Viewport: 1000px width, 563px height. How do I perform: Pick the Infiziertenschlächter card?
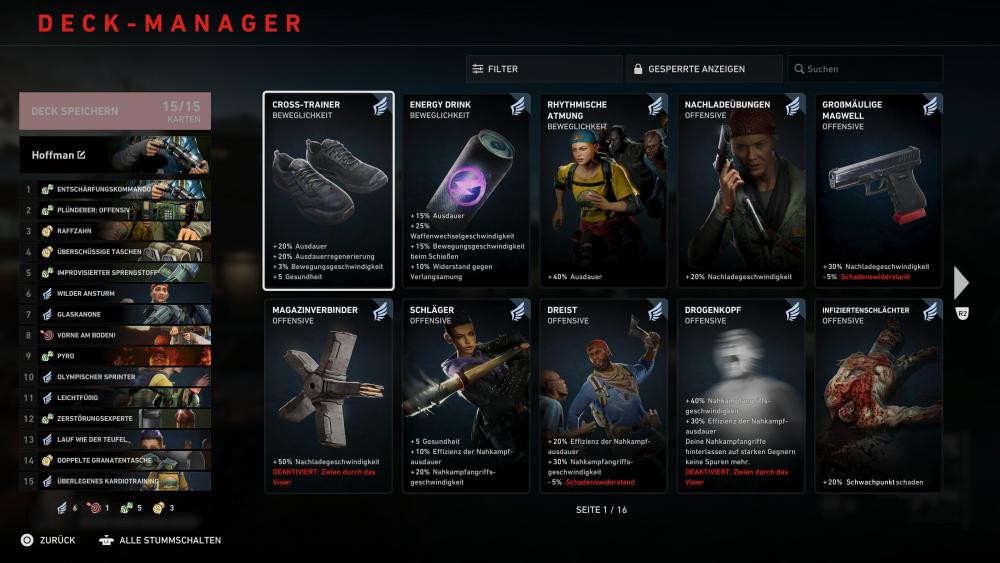tap(878, 395)
